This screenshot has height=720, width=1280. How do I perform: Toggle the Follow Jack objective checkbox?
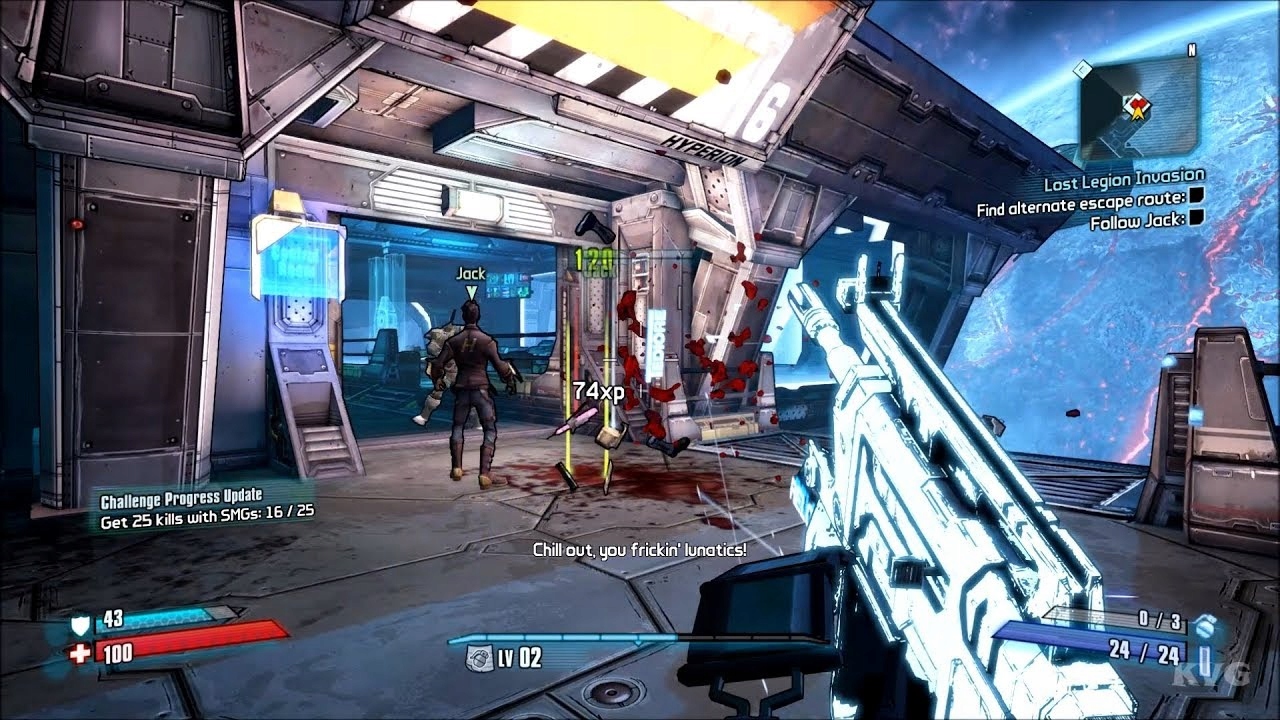[x=1195, y=220]
